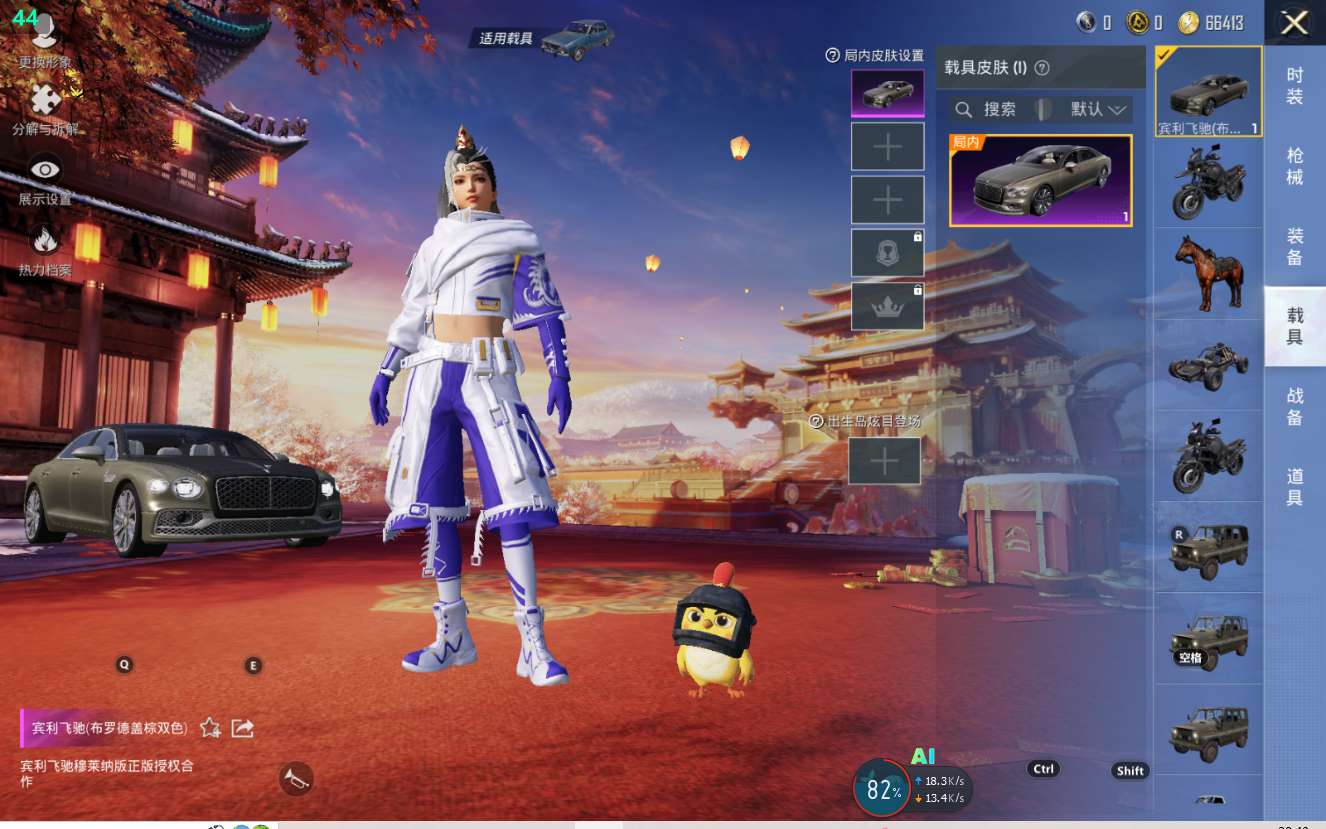The image size is (1326, 829).
Task: Open 展示设置 display settings eye icon
Action: click(x=45, y=172)
